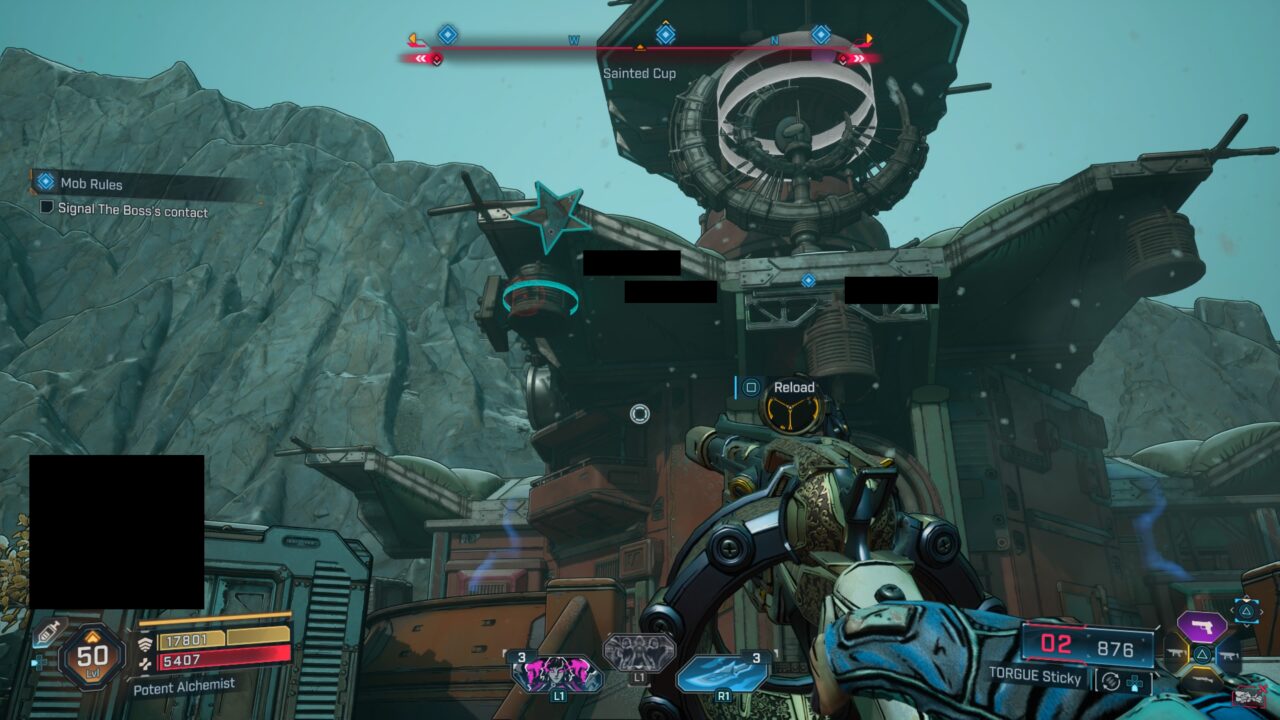The image size is (1280, 720).
Task: Click the level 50 badge
Action: click(x=90, y=656)
